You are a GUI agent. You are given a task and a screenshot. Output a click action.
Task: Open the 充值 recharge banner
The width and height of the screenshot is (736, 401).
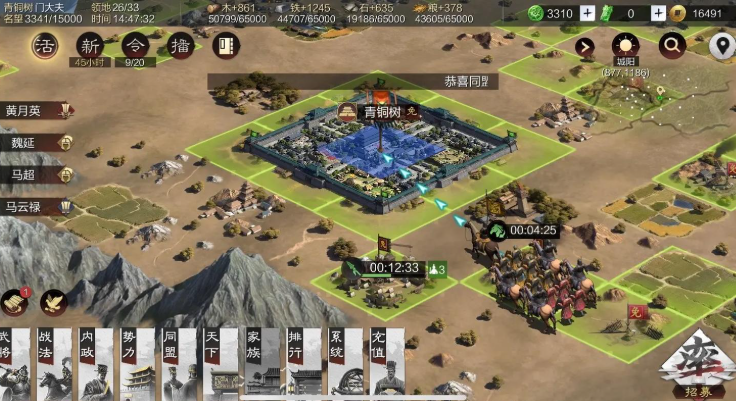tap(385, 363)
